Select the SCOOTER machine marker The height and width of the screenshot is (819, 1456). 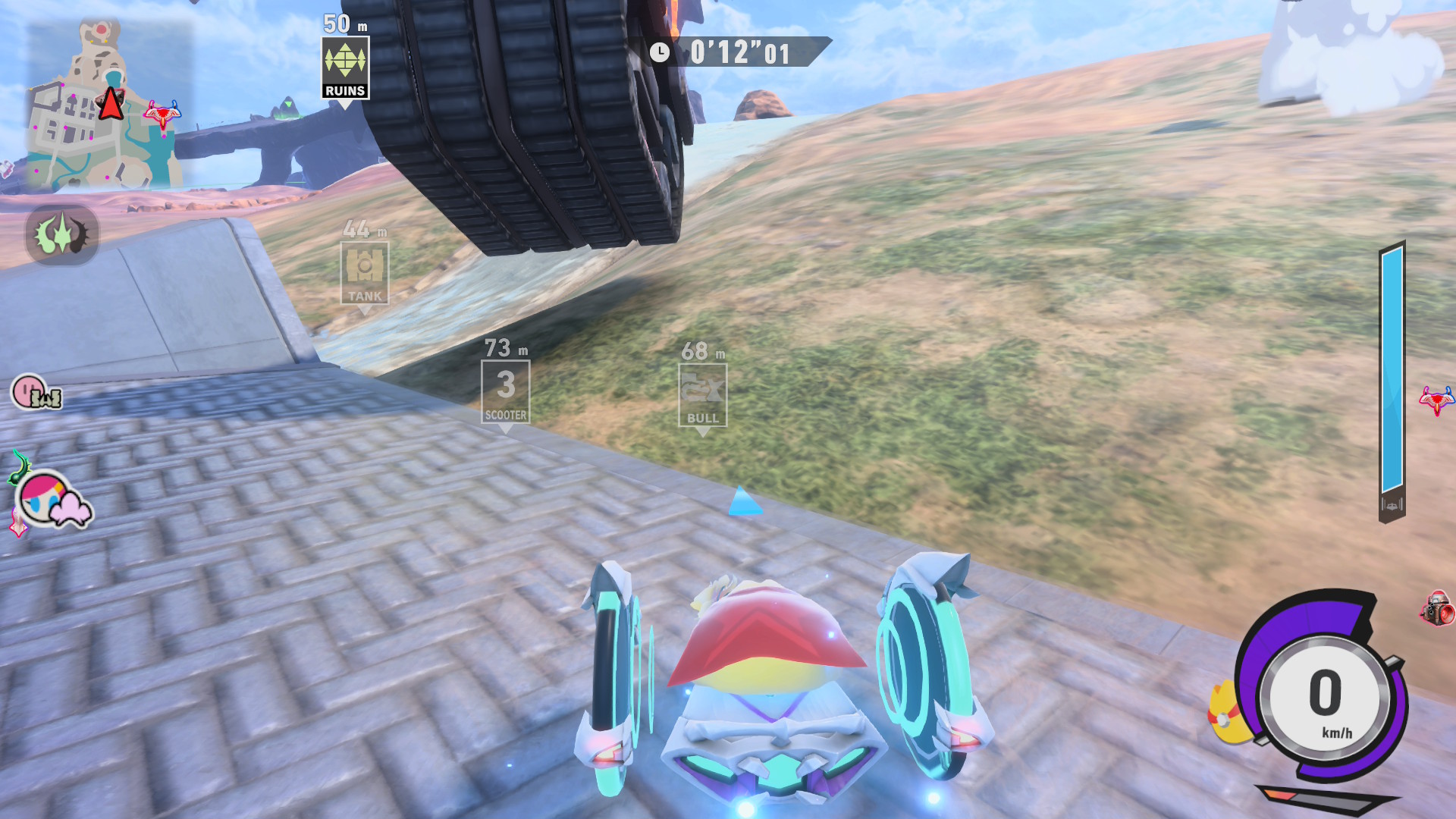pyautogui.click(x=505, y=391)
